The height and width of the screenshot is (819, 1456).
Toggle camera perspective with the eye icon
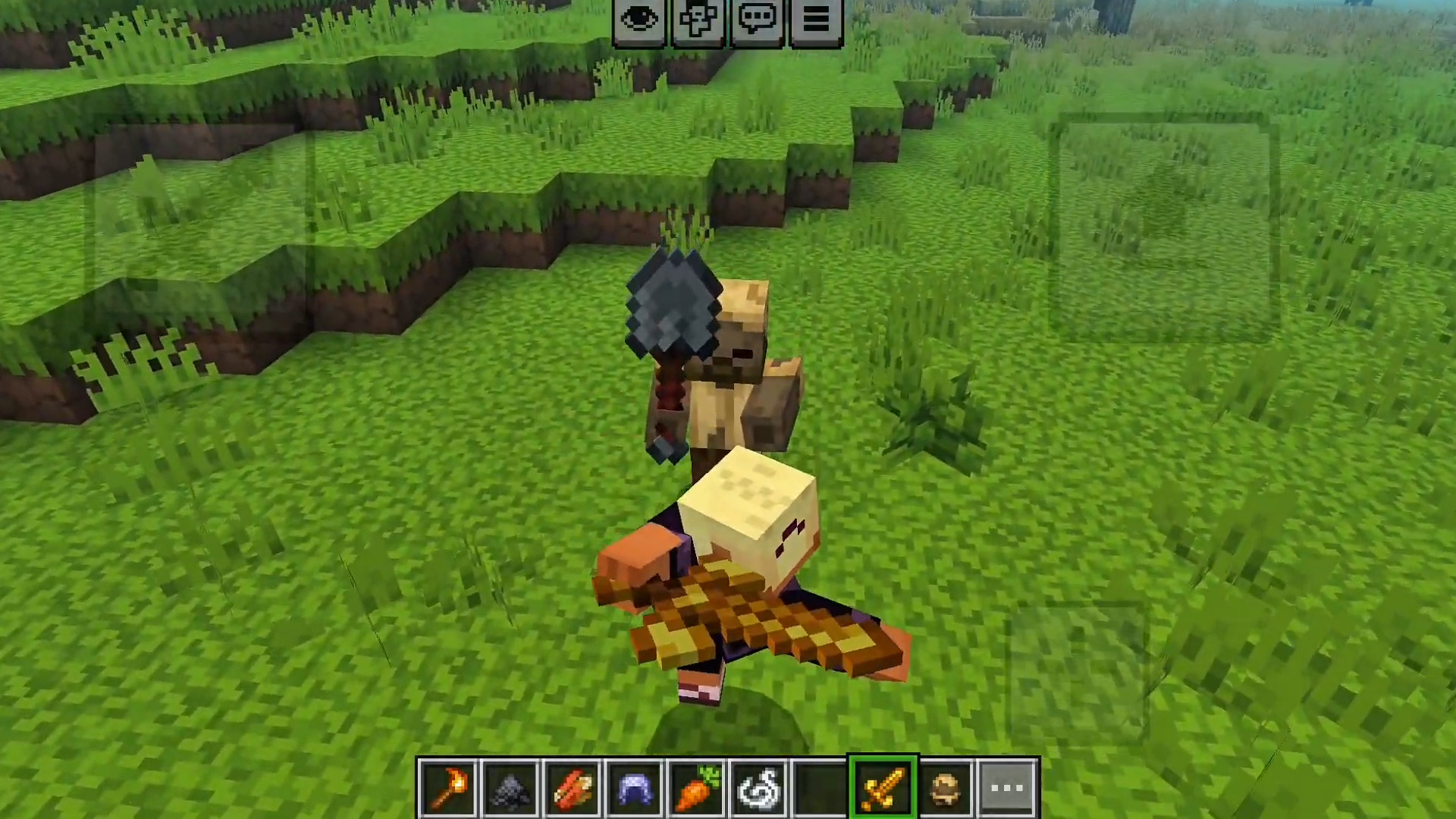(x=639, y=19)
